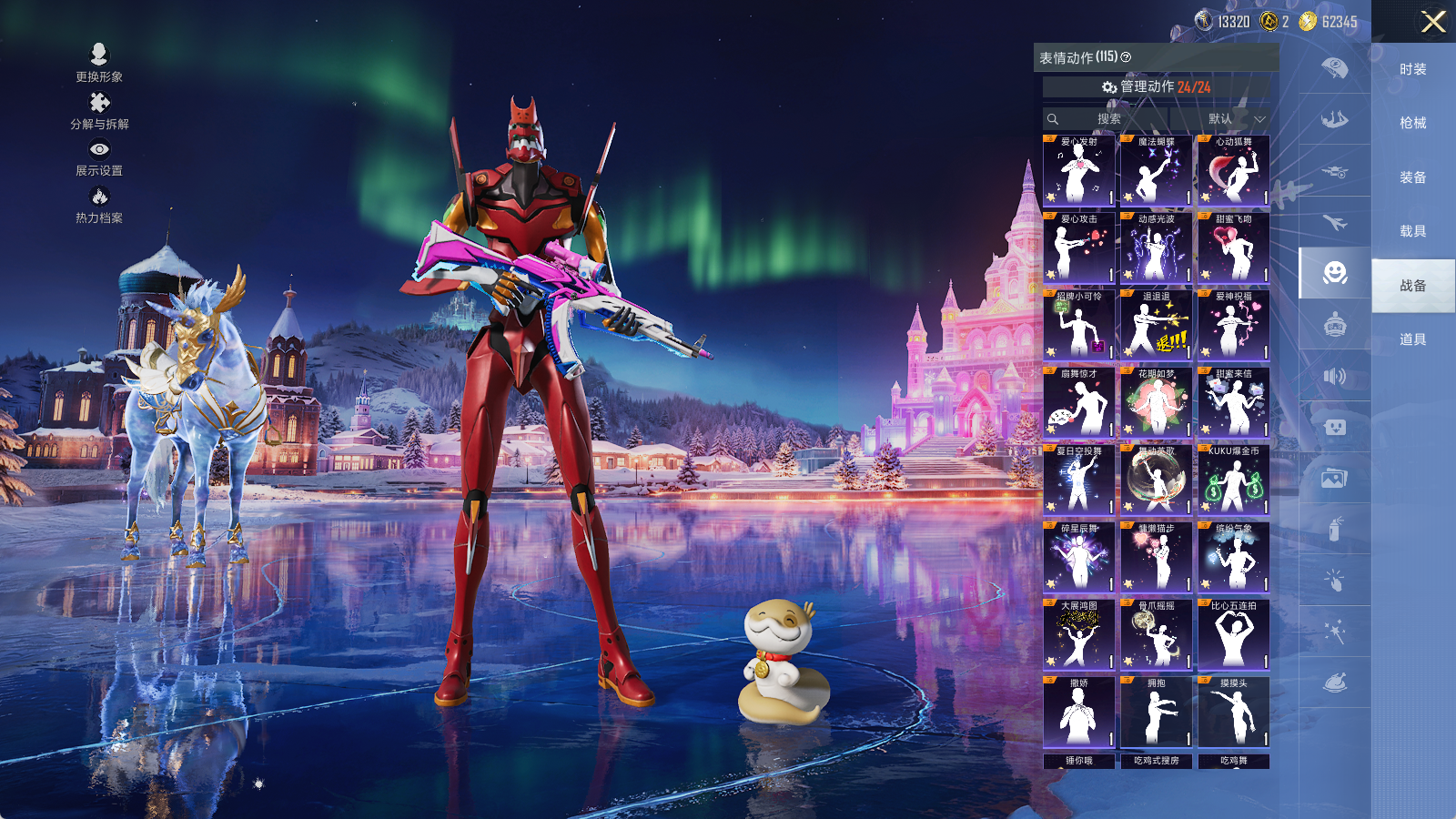Click 管理动作 manage emotes button
The height and width of the screenshot is (819, 1456).
(1156, 86)
